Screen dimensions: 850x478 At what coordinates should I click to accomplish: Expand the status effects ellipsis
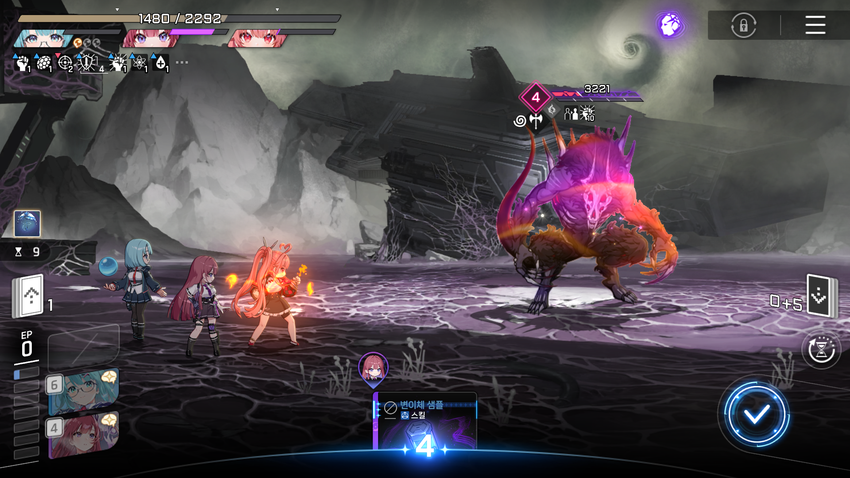tap(181, 63)
